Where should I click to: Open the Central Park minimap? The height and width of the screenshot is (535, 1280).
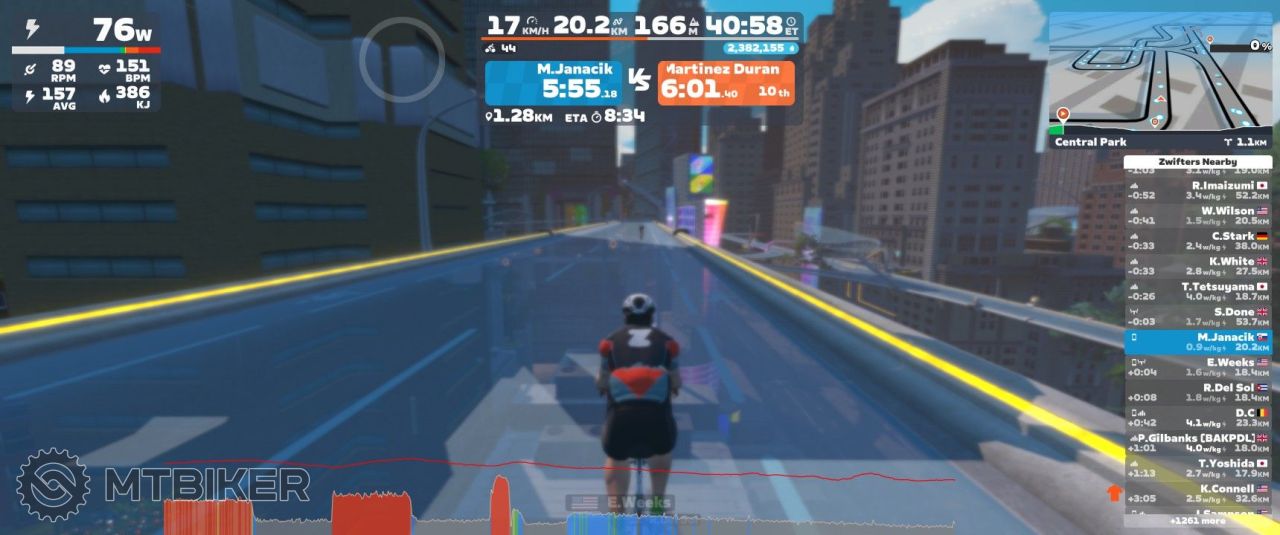(1160, 80)
